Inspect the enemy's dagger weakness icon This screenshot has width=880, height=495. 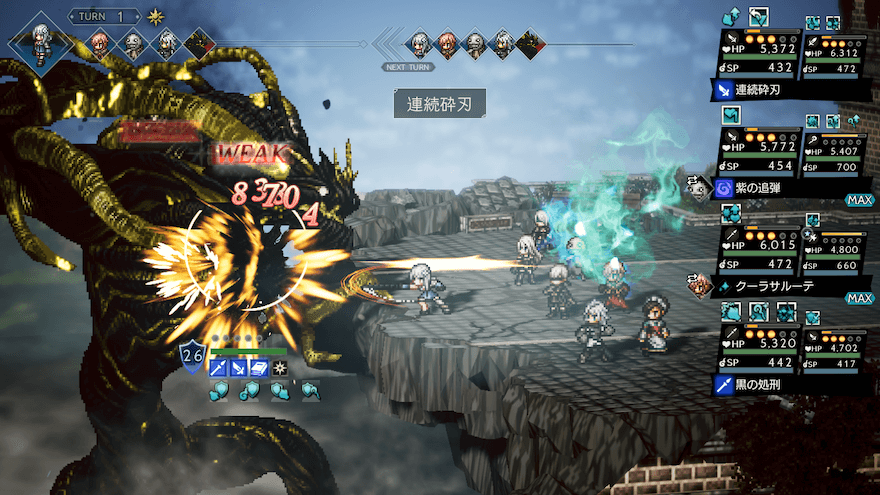(x=239, y=369)
